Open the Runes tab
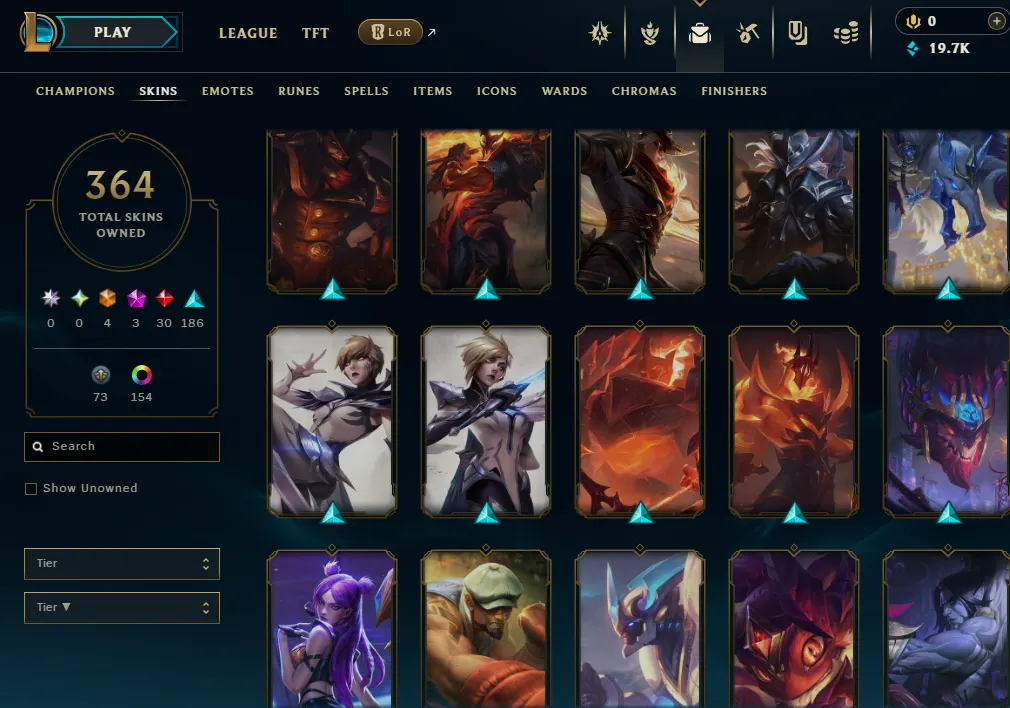Viewport: 1010px width, 708px height. tap(299, 91)
